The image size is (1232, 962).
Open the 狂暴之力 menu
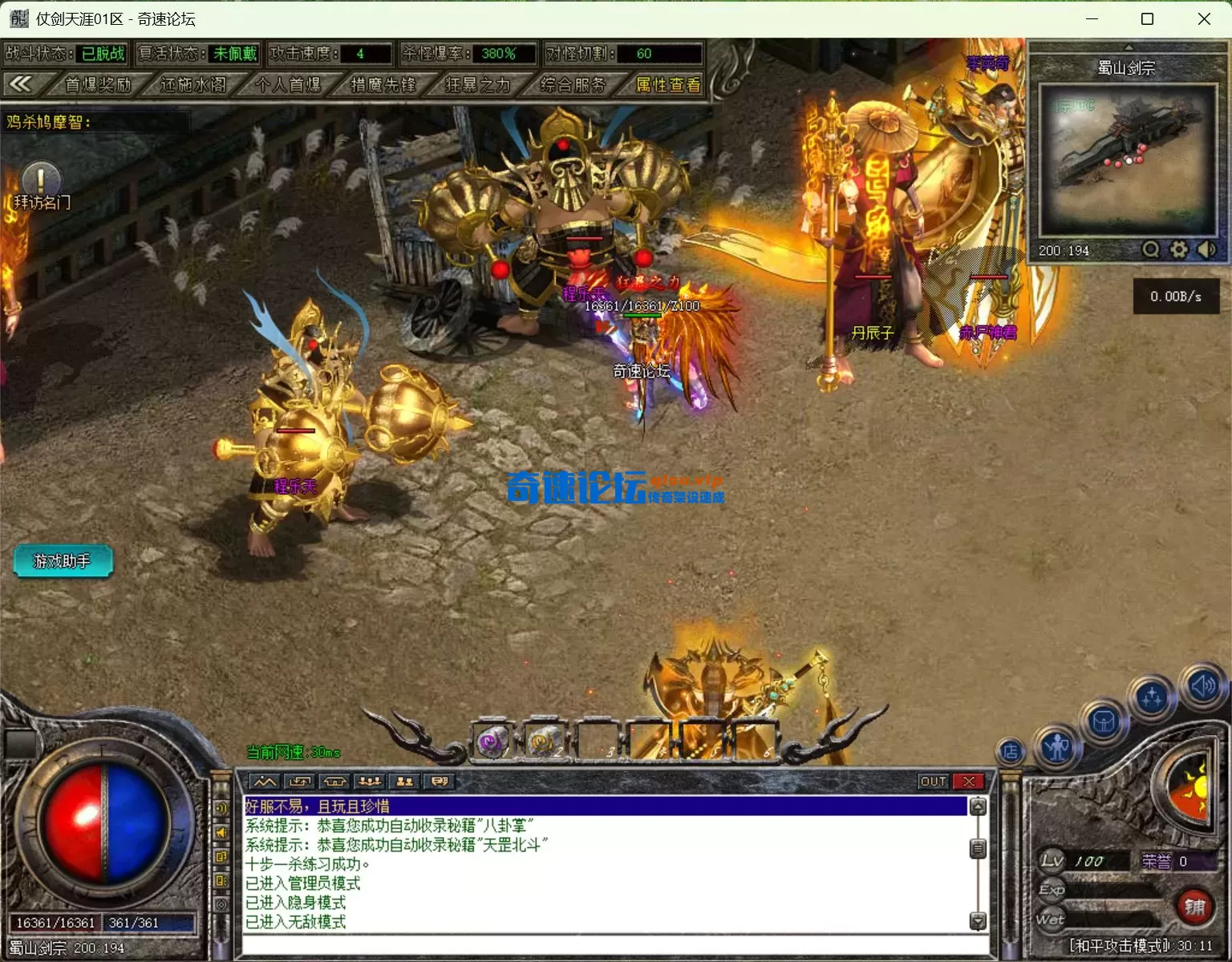pos(478,84)
